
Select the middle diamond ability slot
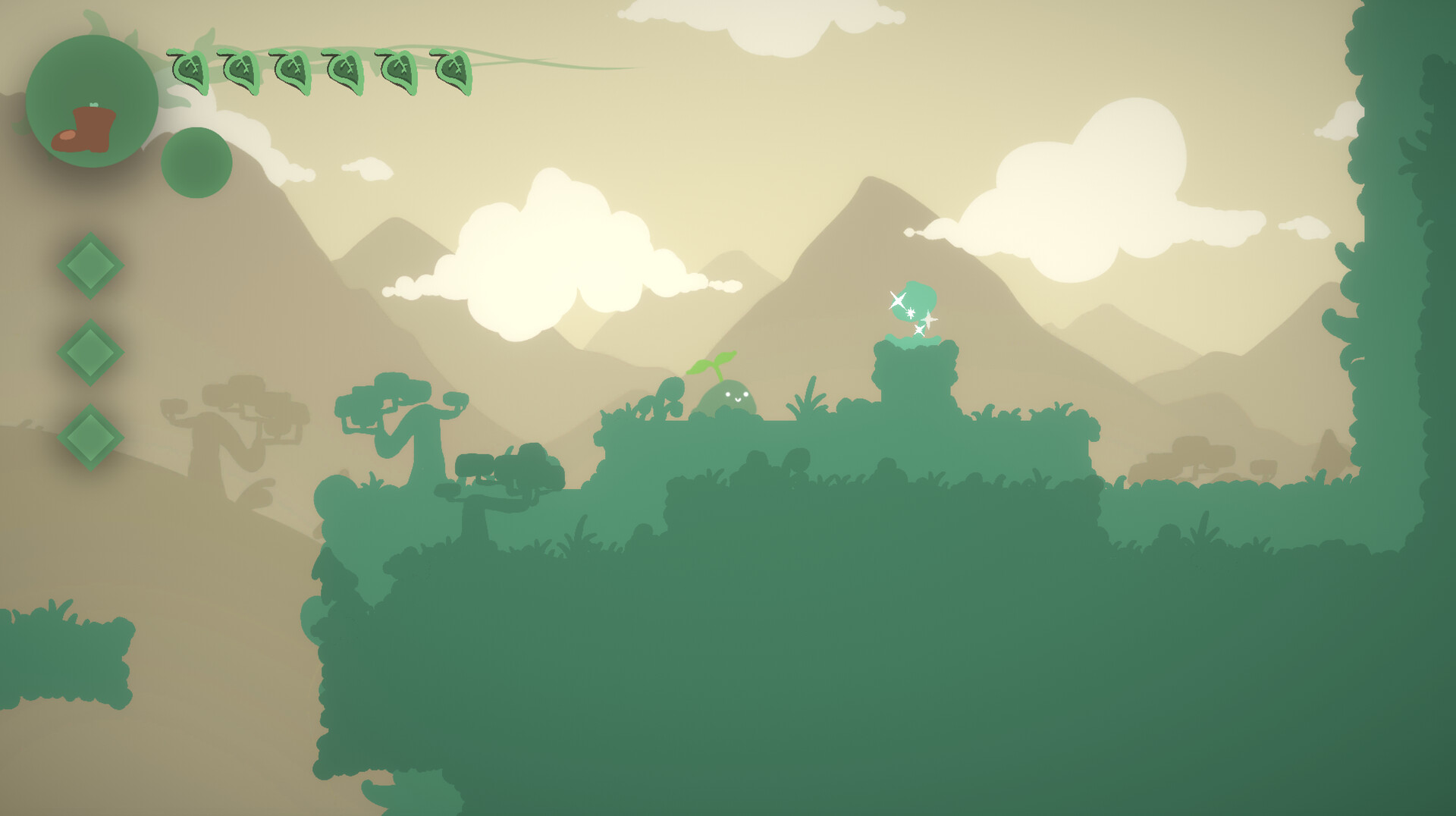(x=90, y=351)
